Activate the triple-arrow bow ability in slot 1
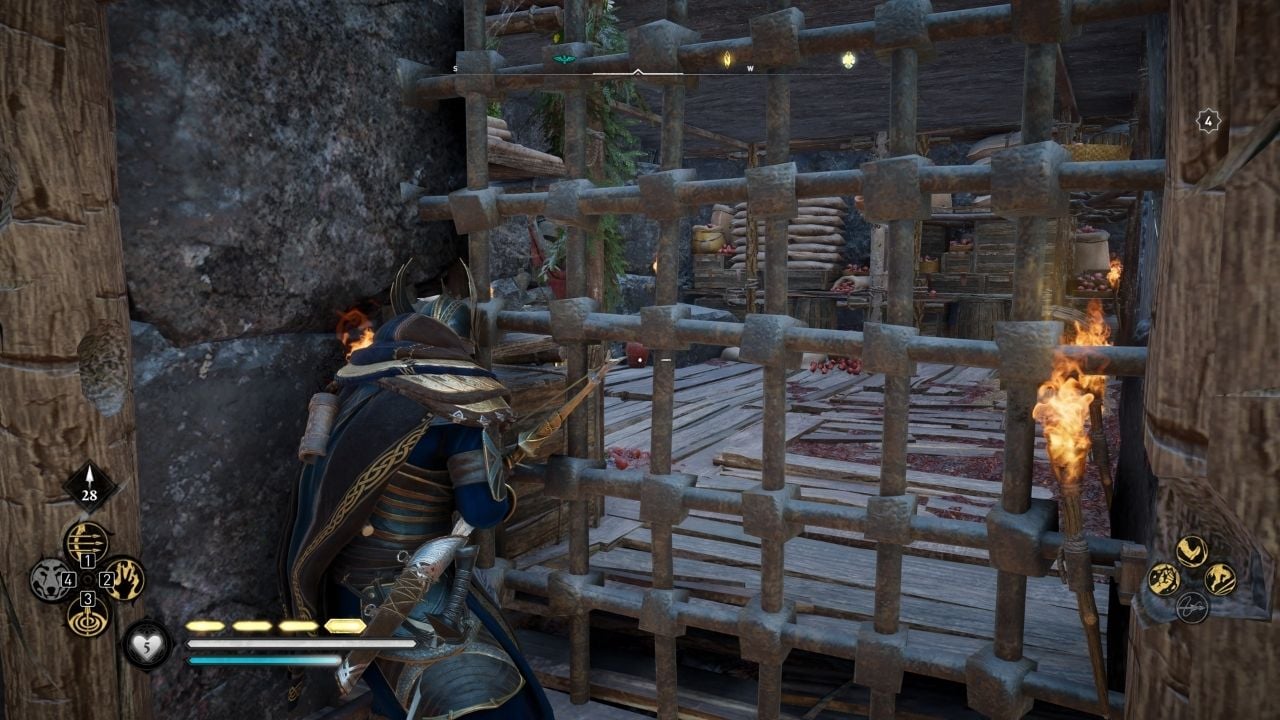1280x720 pixels. 86,541
